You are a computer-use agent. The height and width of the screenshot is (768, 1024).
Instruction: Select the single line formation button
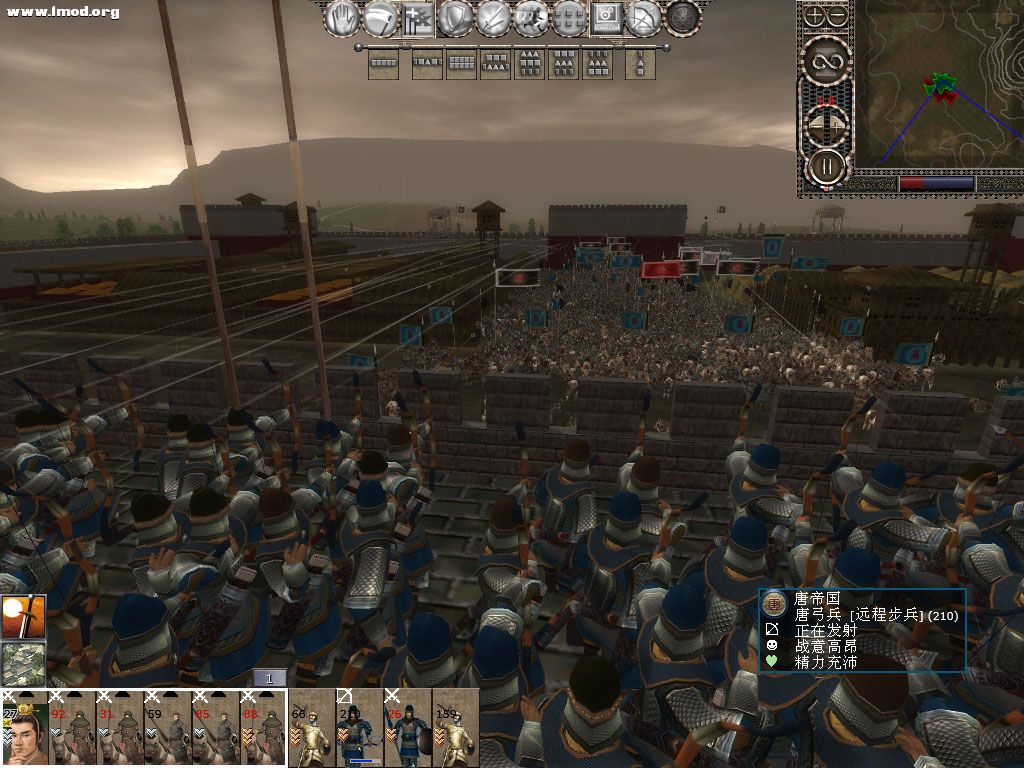(x=383, y=64)
